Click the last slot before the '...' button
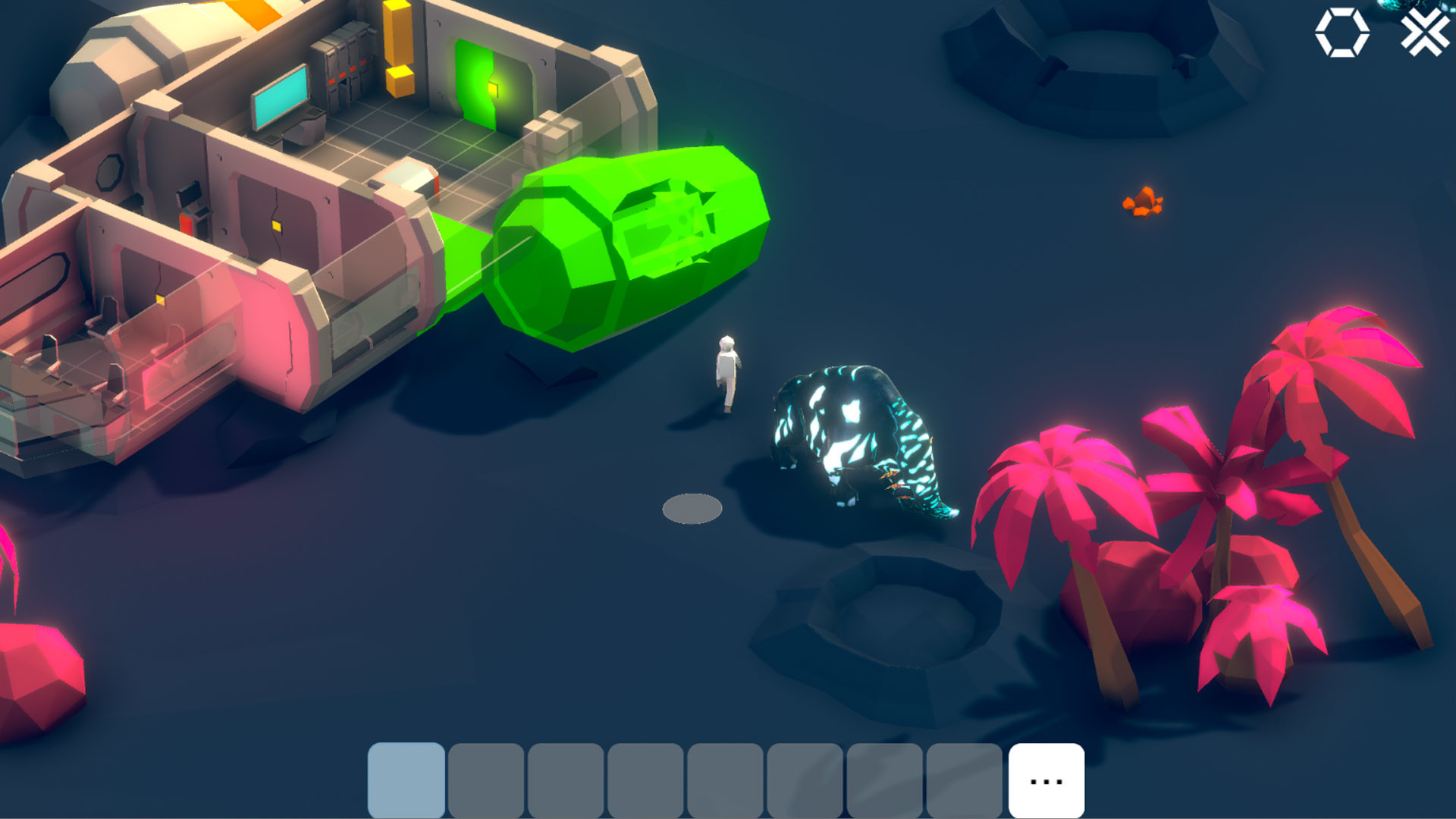Screen dimensions: 1456x819 pyautogui.click(x=963, y=778)
